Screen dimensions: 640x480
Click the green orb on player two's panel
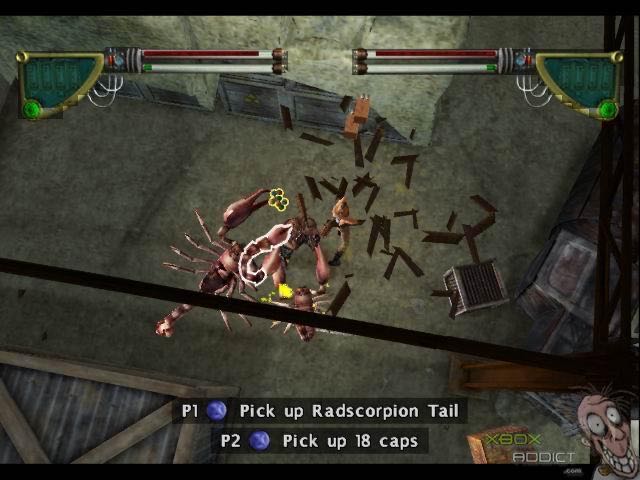coord(605,108)
